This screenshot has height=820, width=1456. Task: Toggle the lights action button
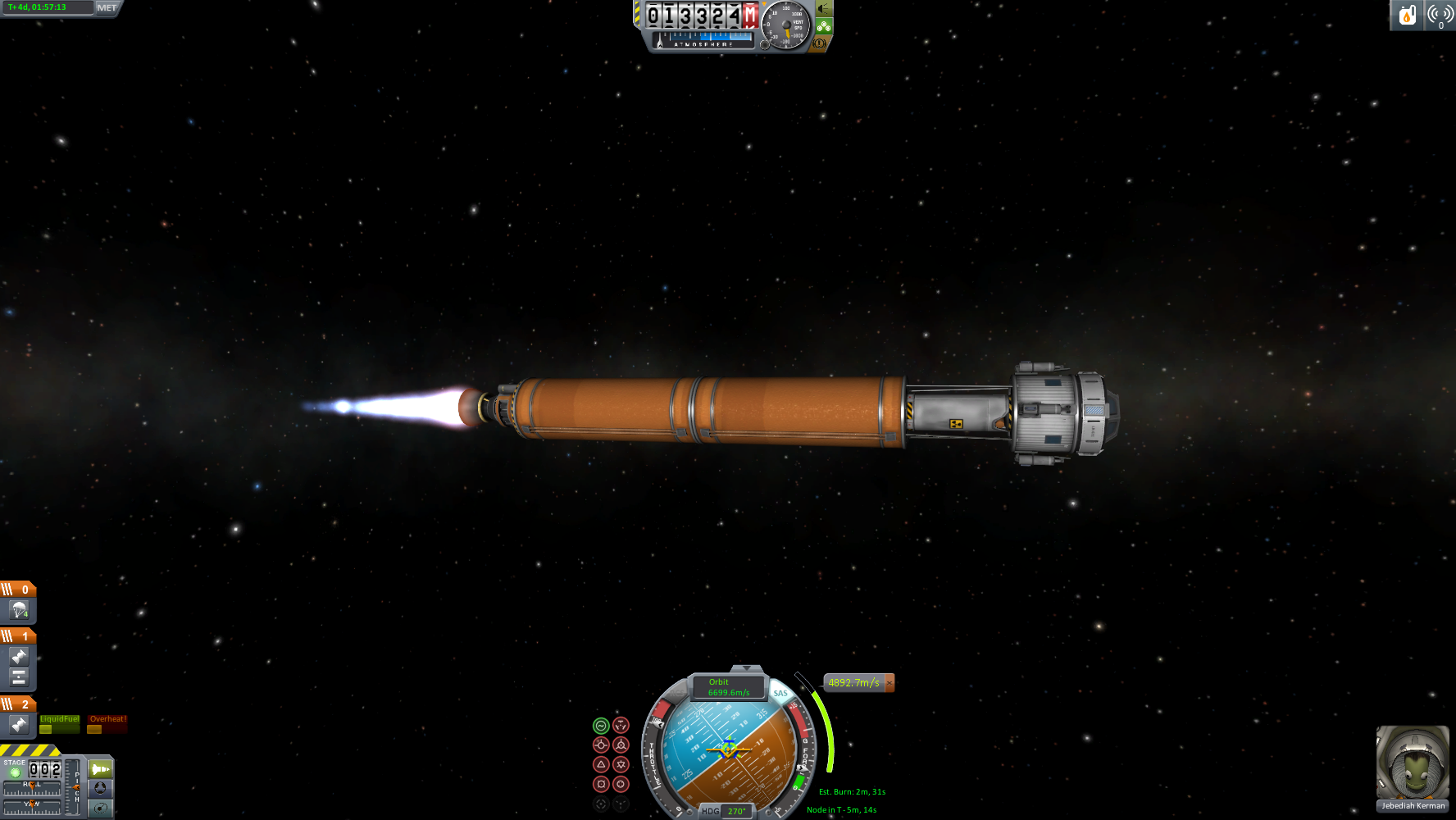[x=824, y=10]
